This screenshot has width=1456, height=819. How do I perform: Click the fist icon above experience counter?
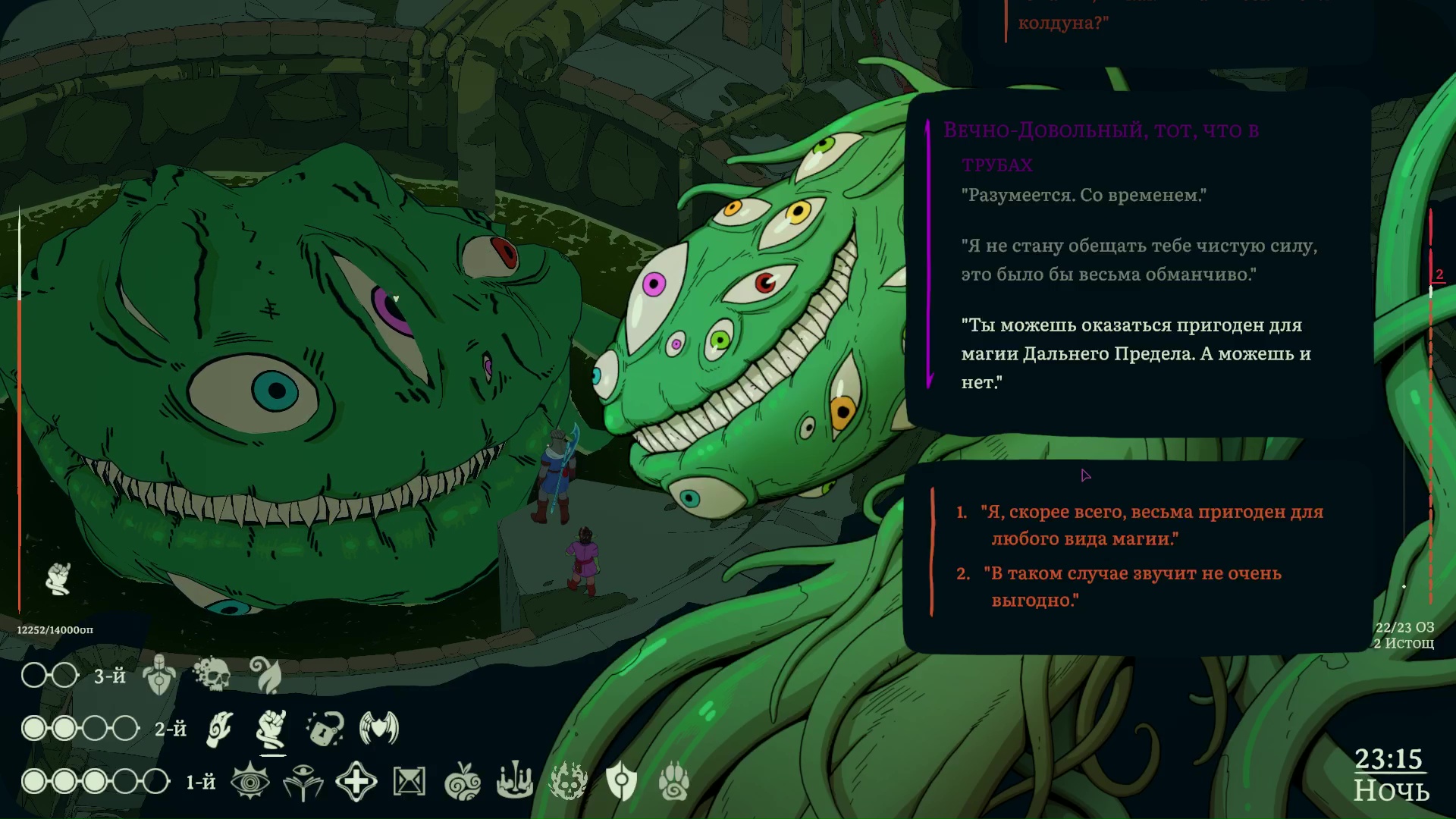(58, 579)
